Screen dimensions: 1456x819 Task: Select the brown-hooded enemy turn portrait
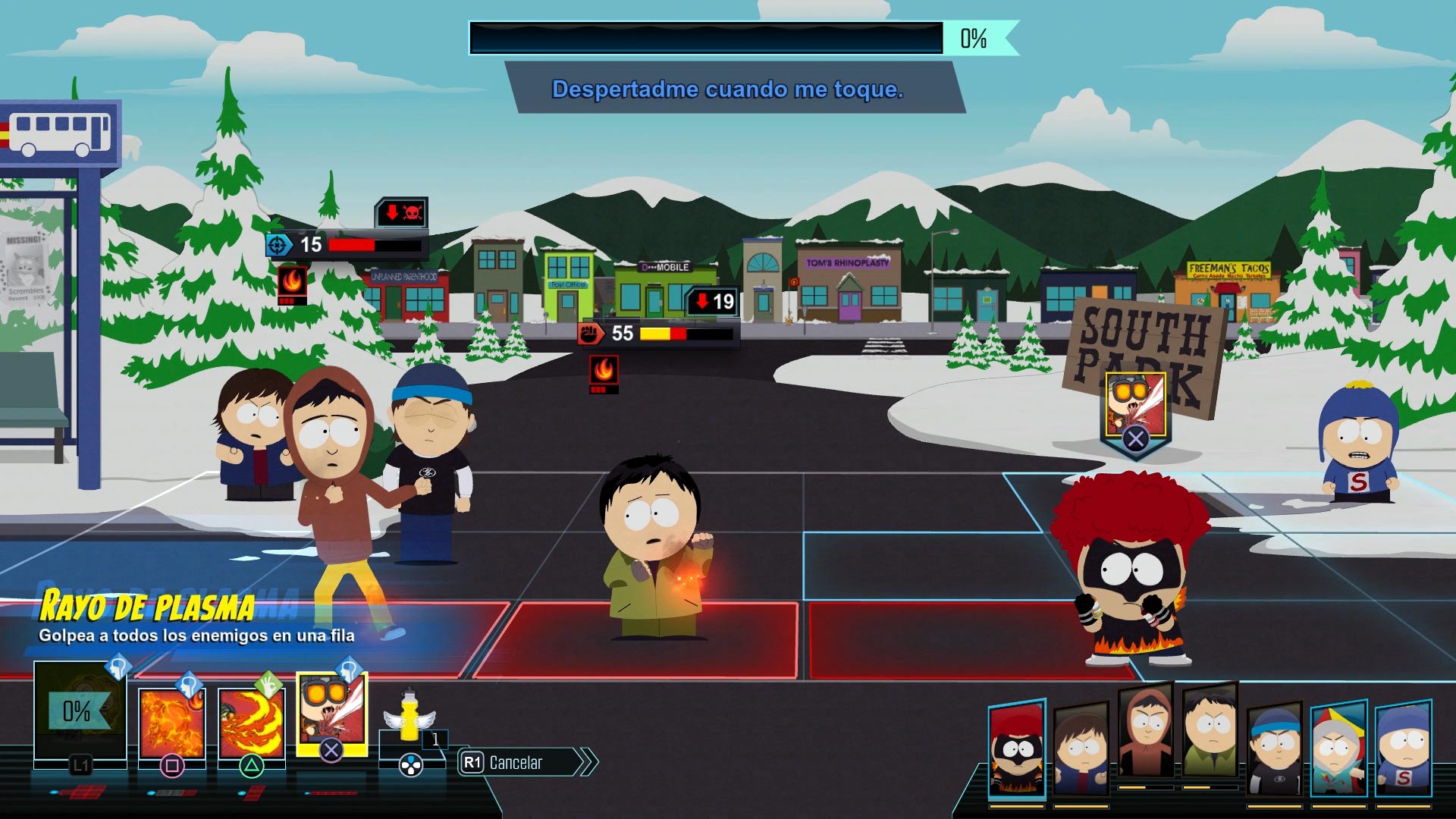[x=1146, y=733]
